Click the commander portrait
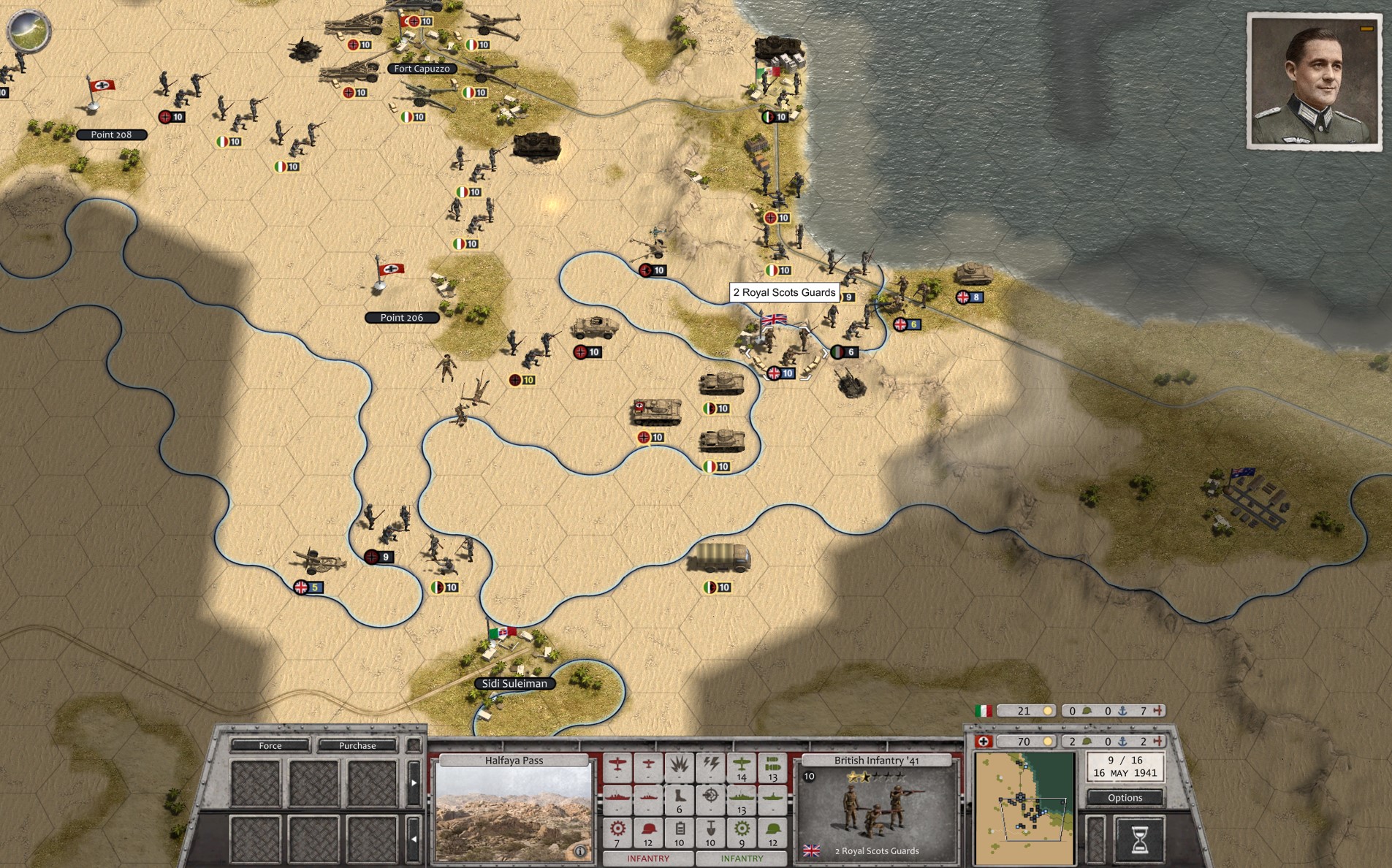Viewport: 1392px width, 868px height. tap(1314, 82)
